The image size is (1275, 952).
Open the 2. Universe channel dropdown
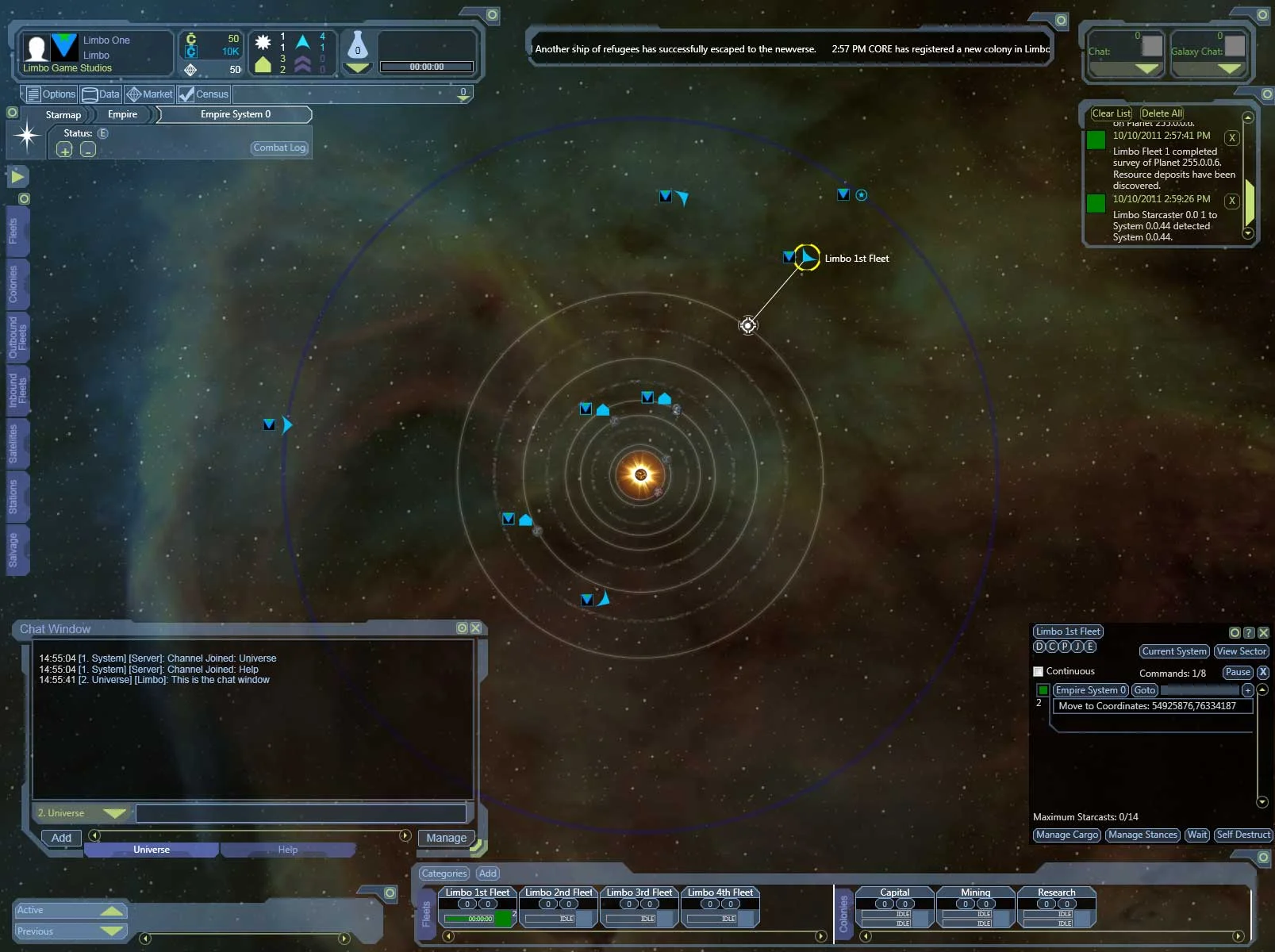point(81,812)
